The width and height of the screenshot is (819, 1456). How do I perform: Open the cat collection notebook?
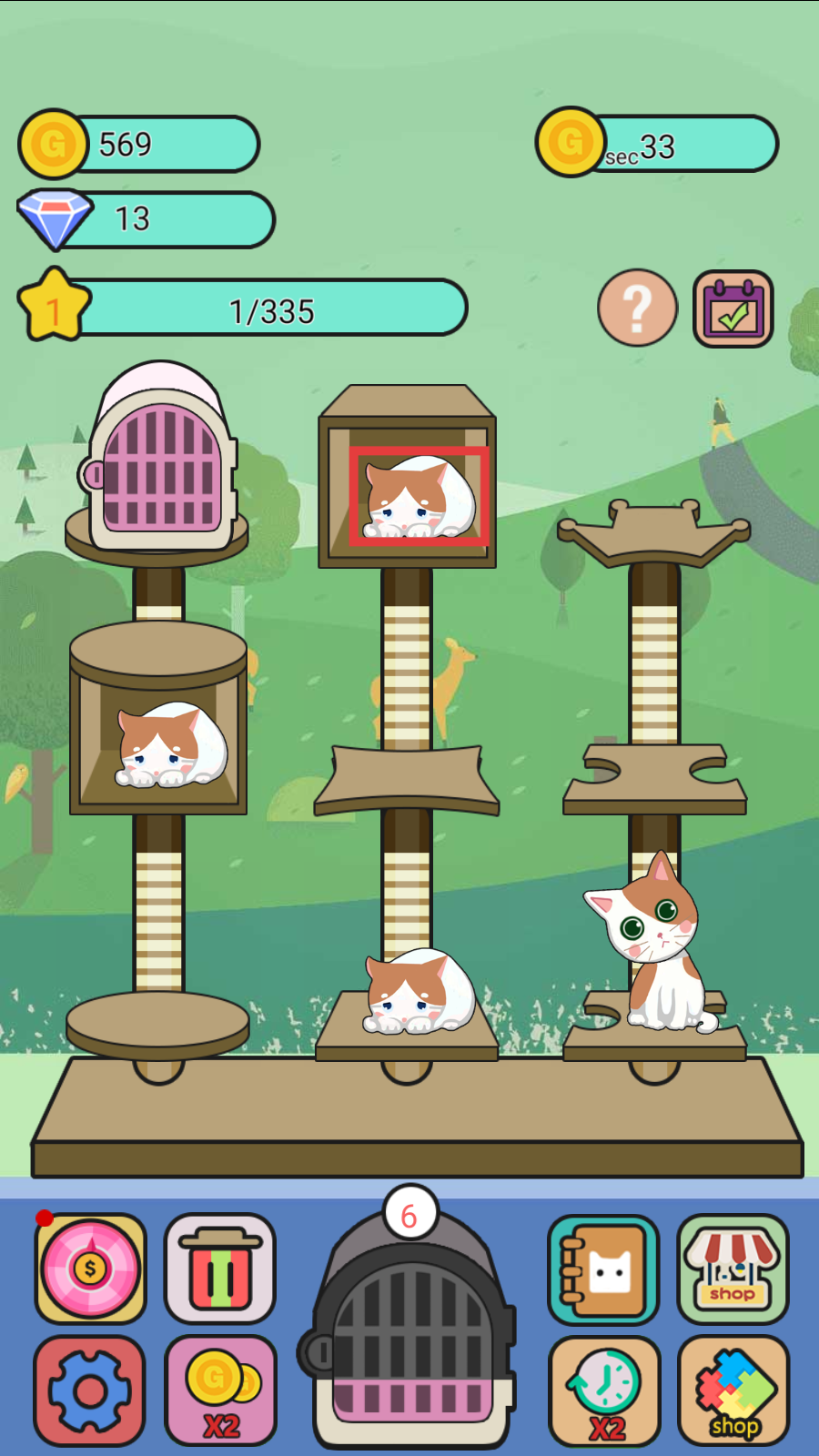(x=602, y=1269)
